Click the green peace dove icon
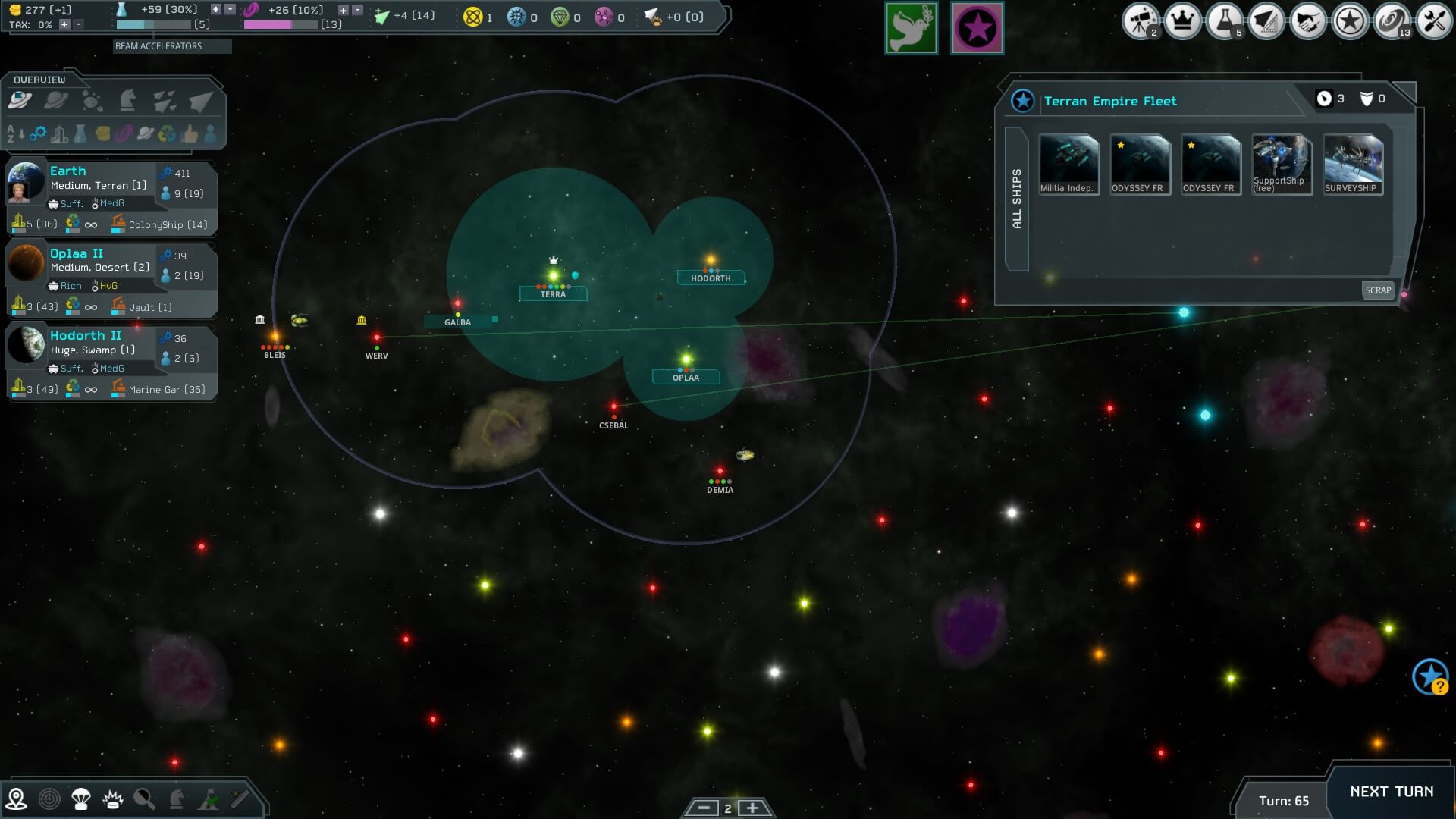Image resolution: width=1456 pixels, height=819 pixels. point(911,29)
